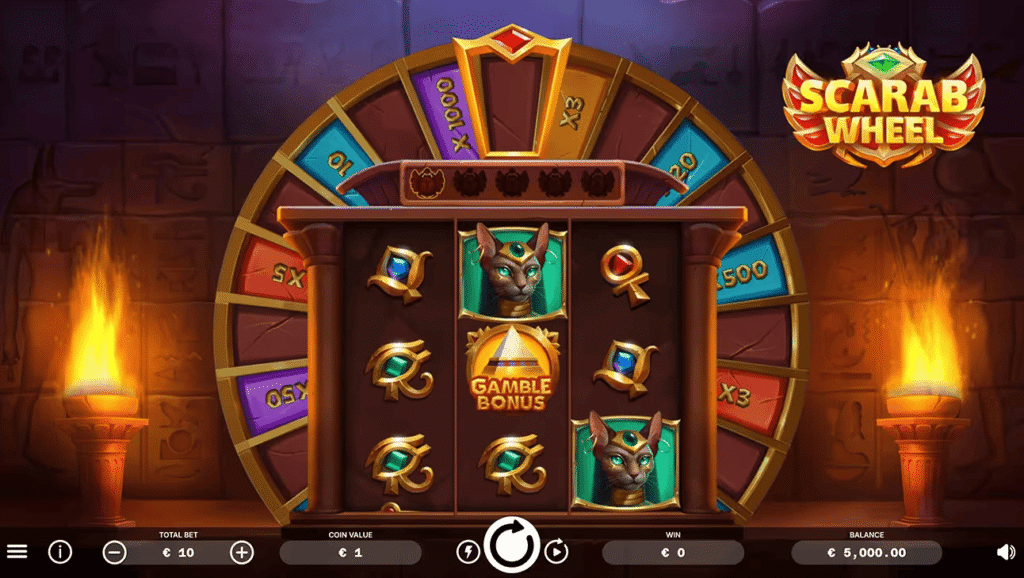The width and height of the screenshot is (1024, 578).
Task: Open the coin value selector
Action: pos(350,552)
